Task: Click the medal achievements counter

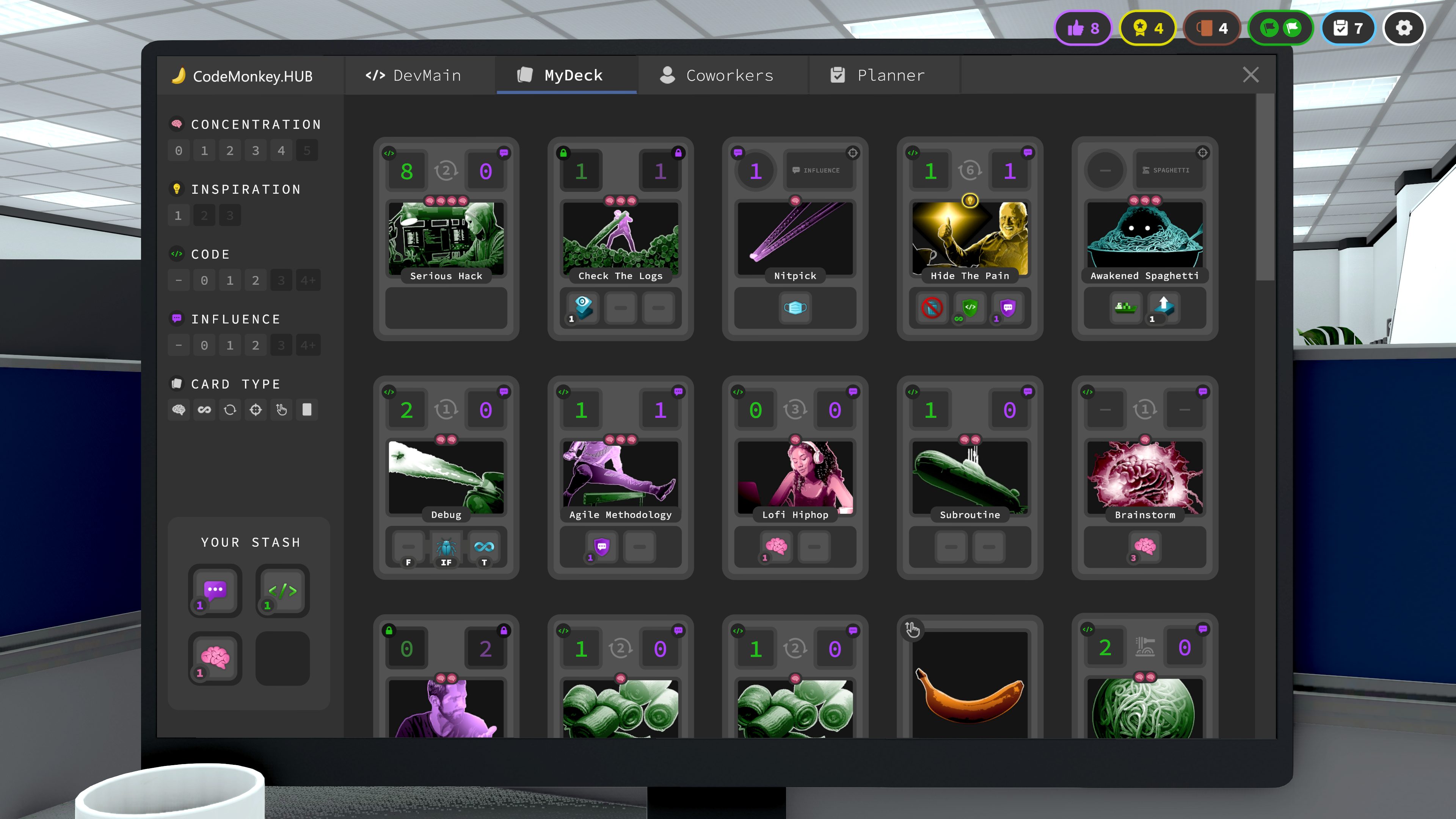Action: click(1147, 27)
